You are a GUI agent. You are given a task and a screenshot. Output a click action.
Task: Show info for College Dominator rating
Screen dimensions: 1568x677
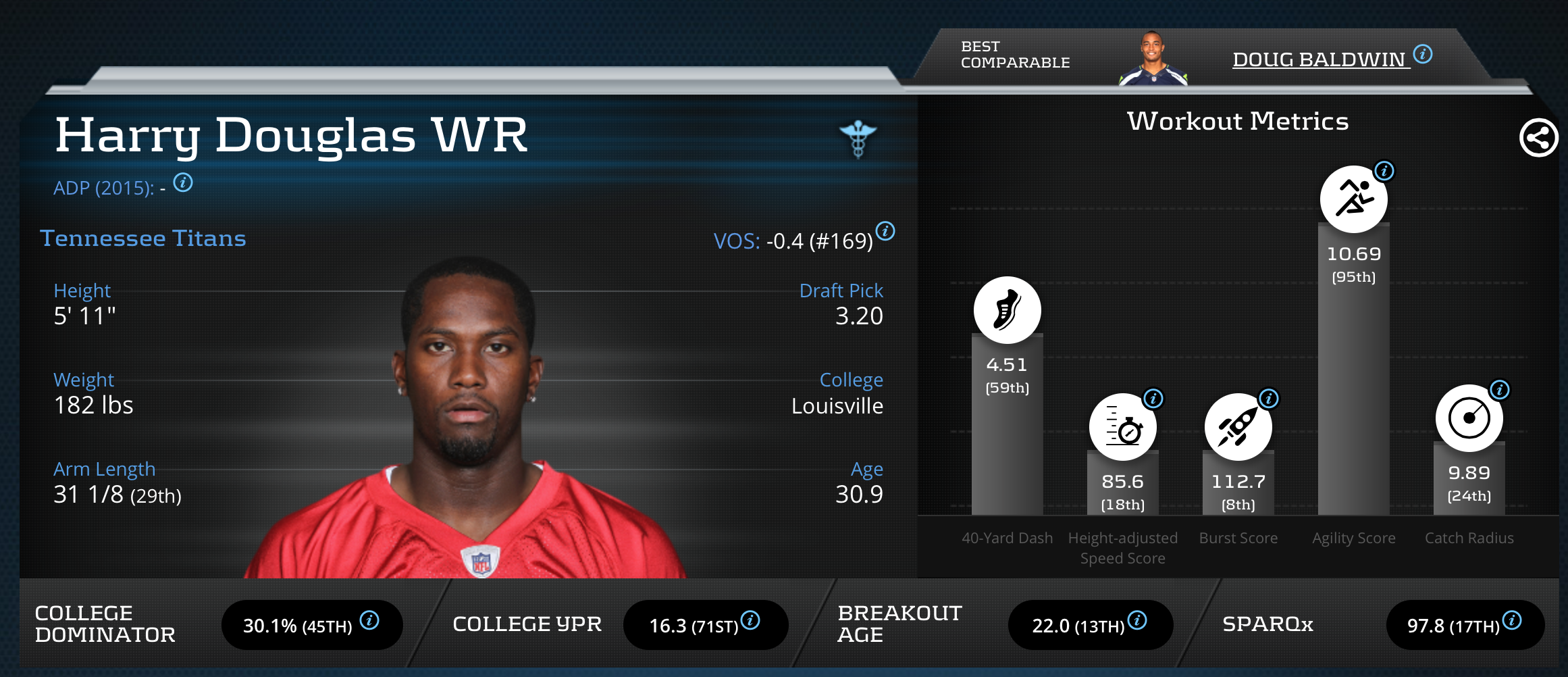(x=369, y=620)
